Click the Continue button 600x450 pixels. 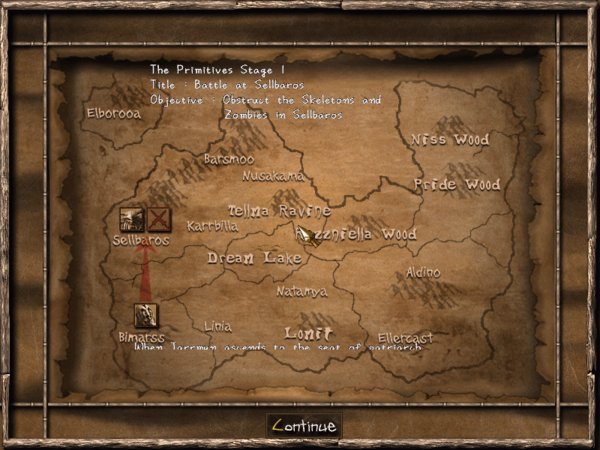pyautogui.click(x=304, y=425)
